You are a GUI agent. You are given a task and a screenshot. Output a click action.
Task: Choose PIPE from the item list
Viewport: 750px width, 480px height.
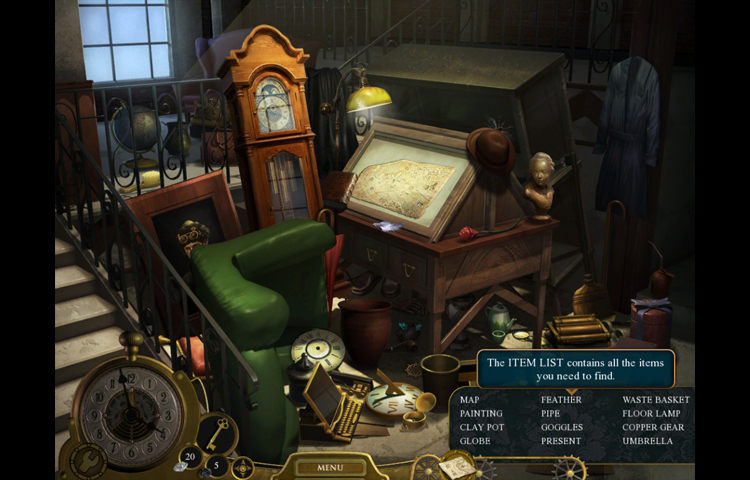[x=550, y=413]
